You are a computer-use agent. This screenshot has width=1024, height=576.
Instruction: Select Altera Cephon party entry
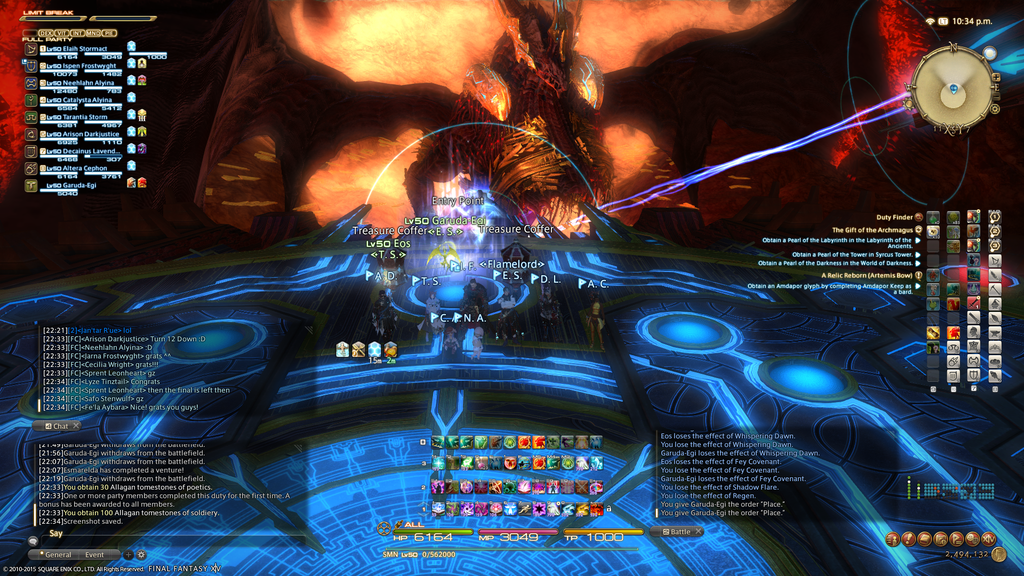84,168
